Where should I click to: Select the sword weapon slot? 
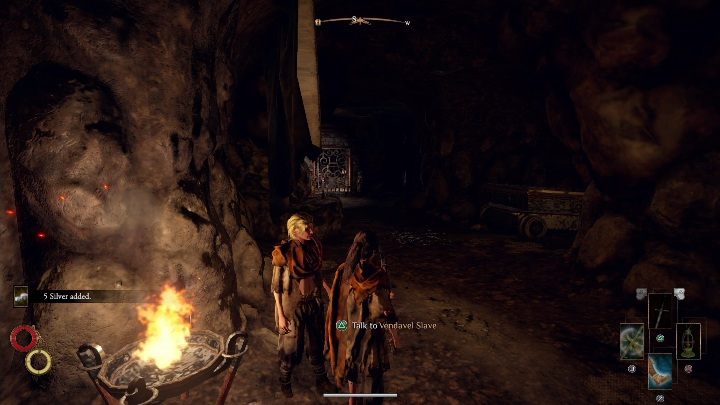(662, 312)
